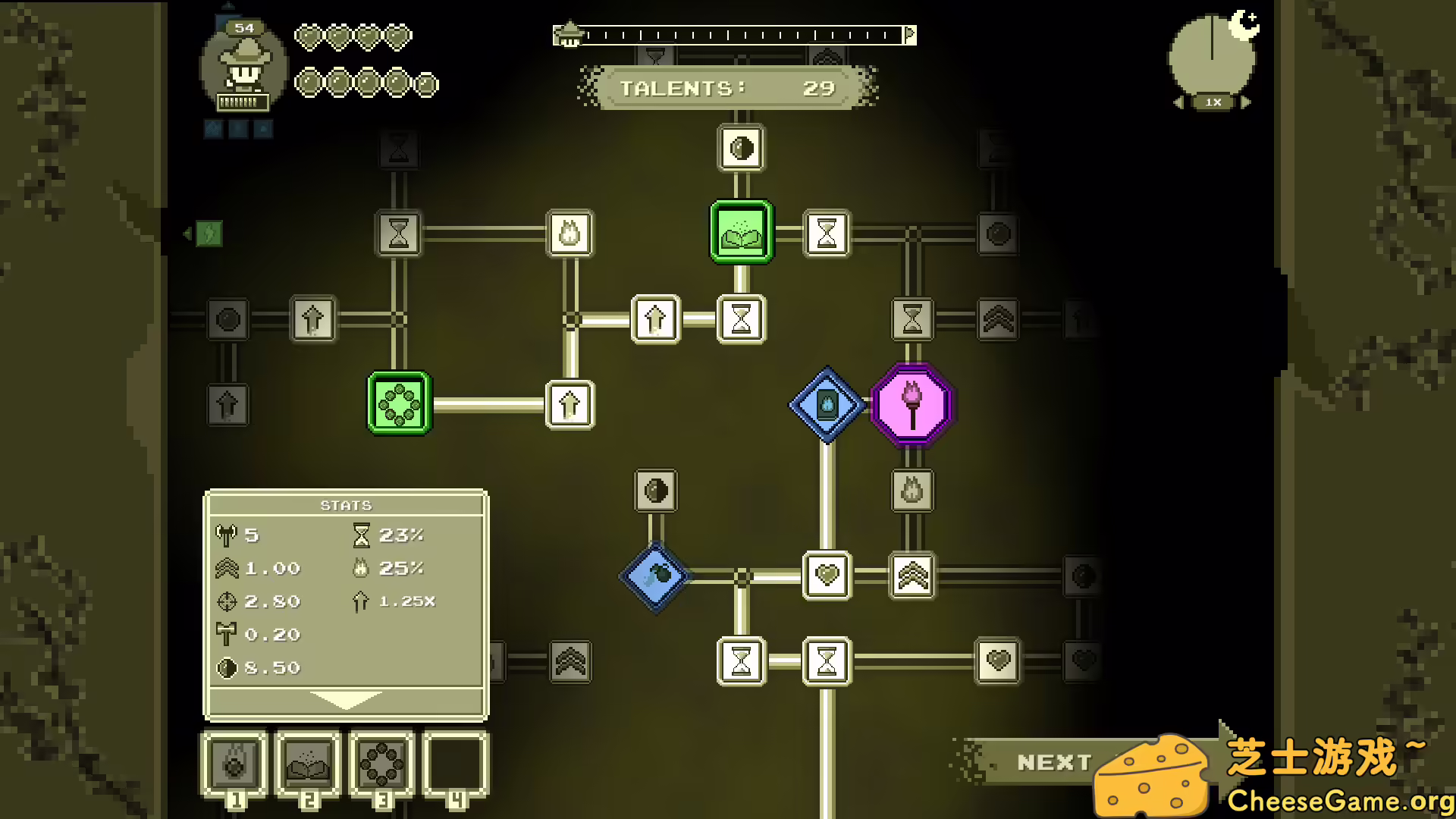Pick an hourglass cooldown talent node
This screenshot has width=1456, height=819.
[742, 319]
